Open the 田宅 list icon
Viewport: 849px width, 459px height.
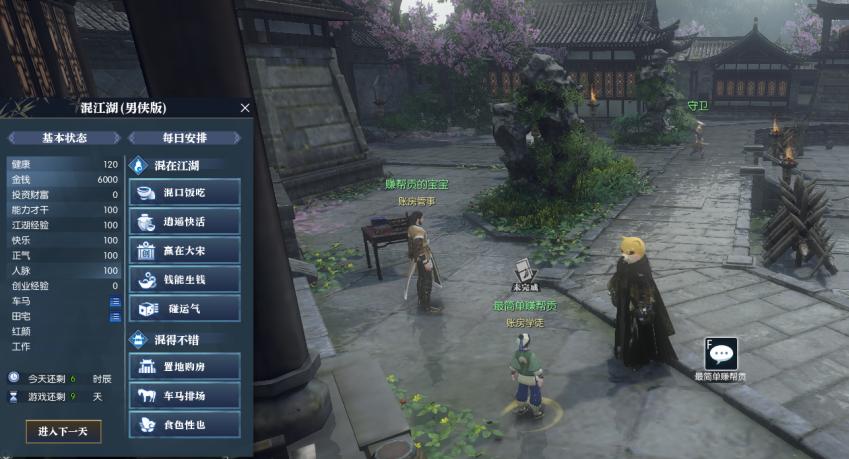point(114,316)
